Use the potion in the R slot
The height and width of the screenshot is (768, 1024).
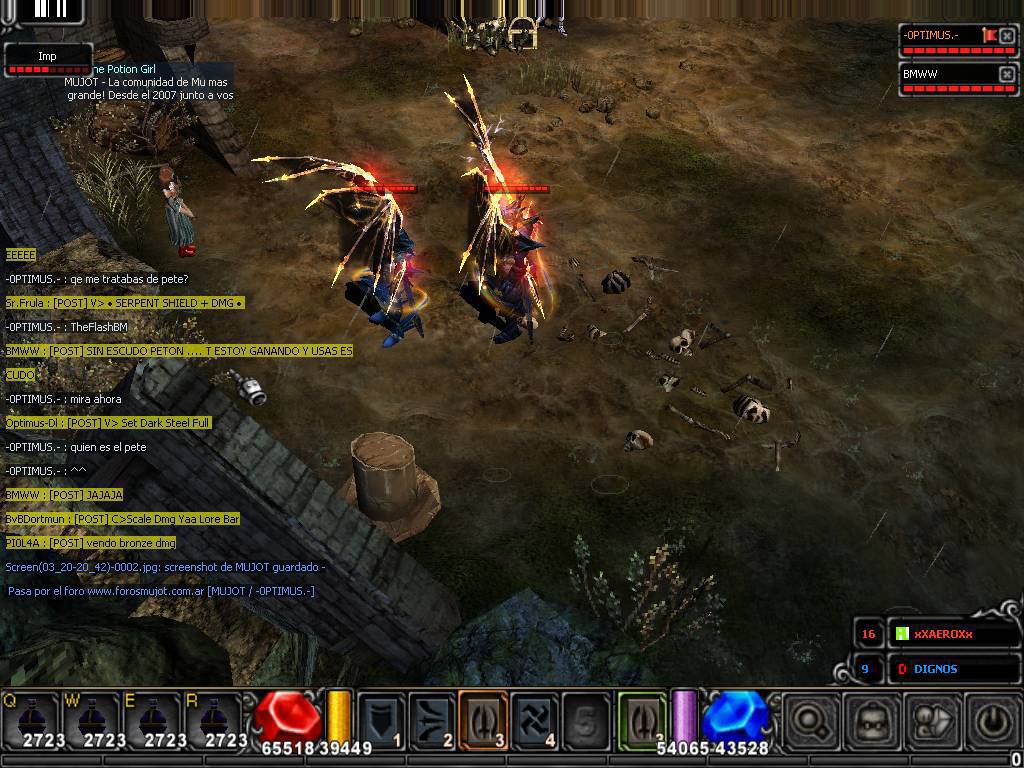point(216,719)
